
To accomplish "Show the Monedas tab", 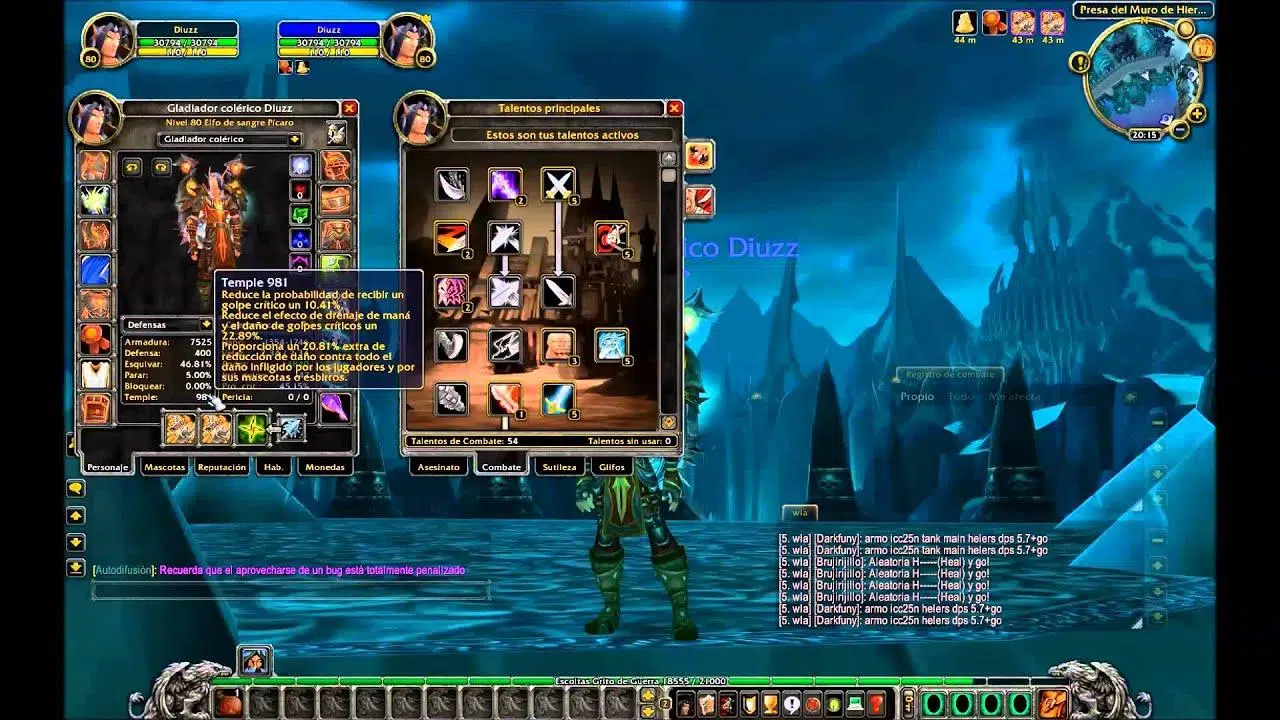I will pos(324,467).
